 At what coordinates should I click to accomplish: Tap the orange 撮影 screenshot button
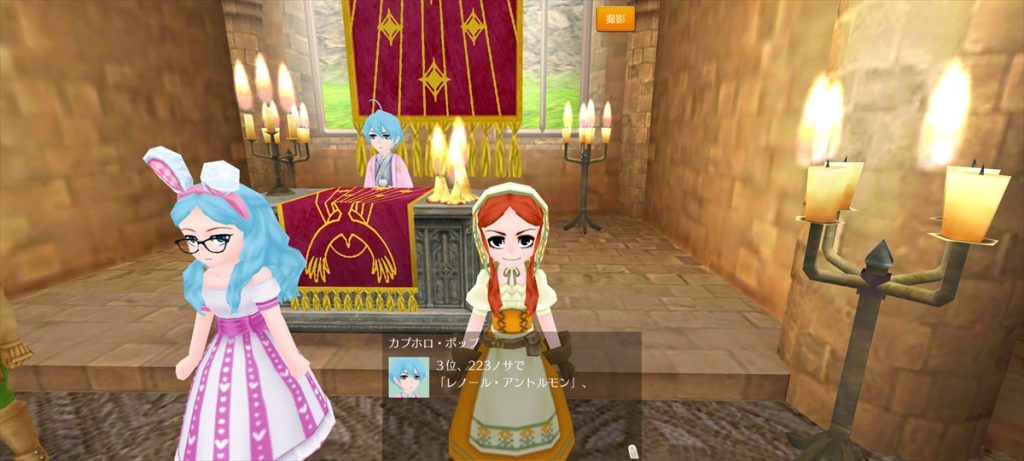[615, 19]
